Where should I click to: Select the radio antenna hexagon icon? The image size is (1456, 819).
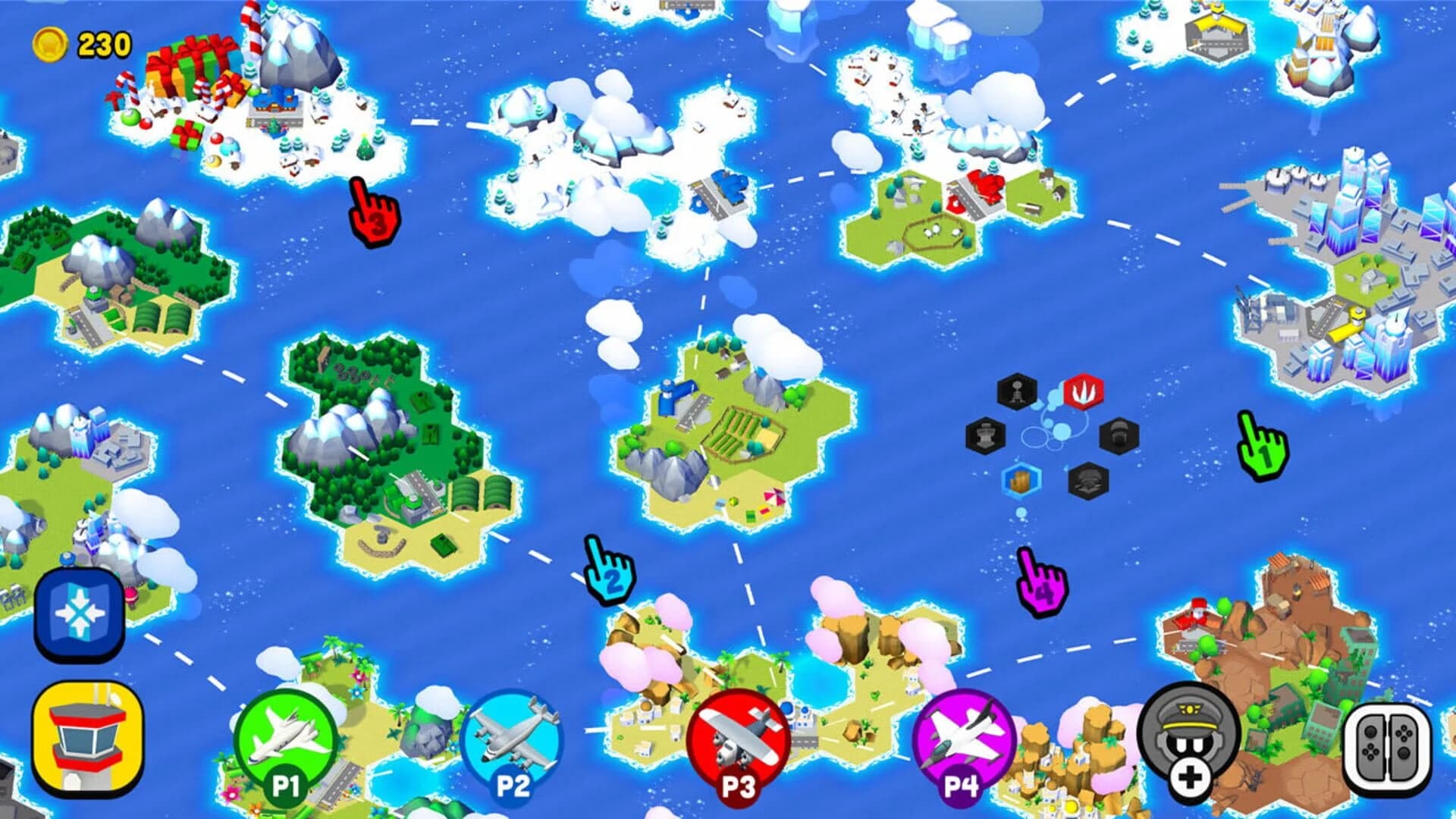pyautogui.click(x=1017, y=391)
